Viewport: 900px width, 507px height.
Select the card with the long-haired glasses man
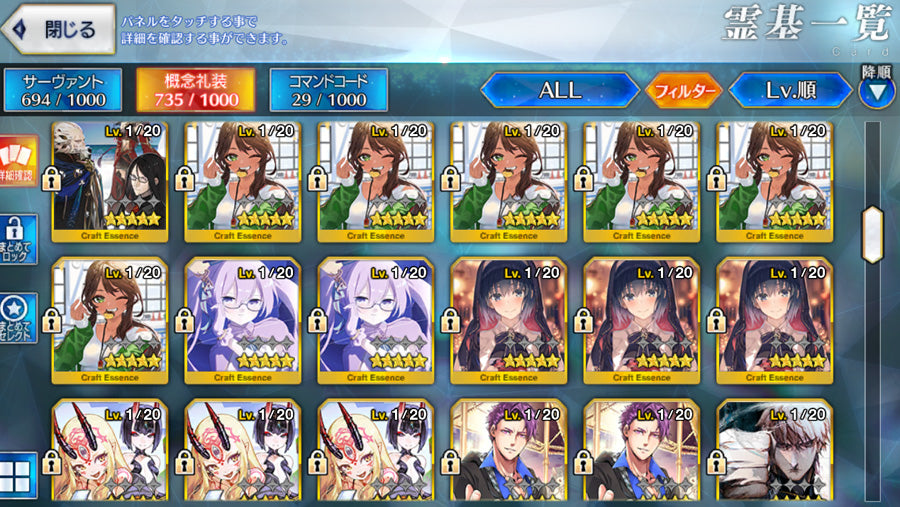click(x=110, y=181)
